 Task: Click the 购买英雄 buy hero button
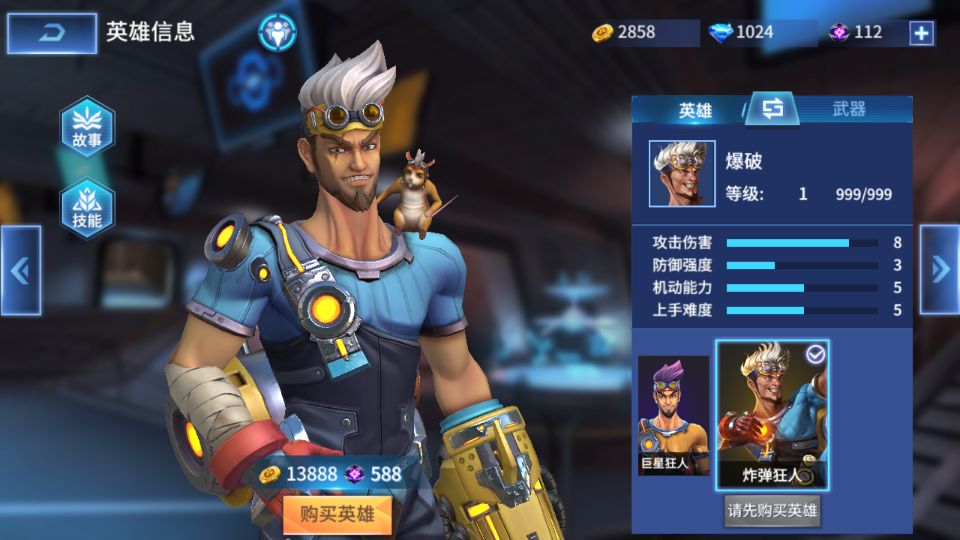(x=337, y=514)
